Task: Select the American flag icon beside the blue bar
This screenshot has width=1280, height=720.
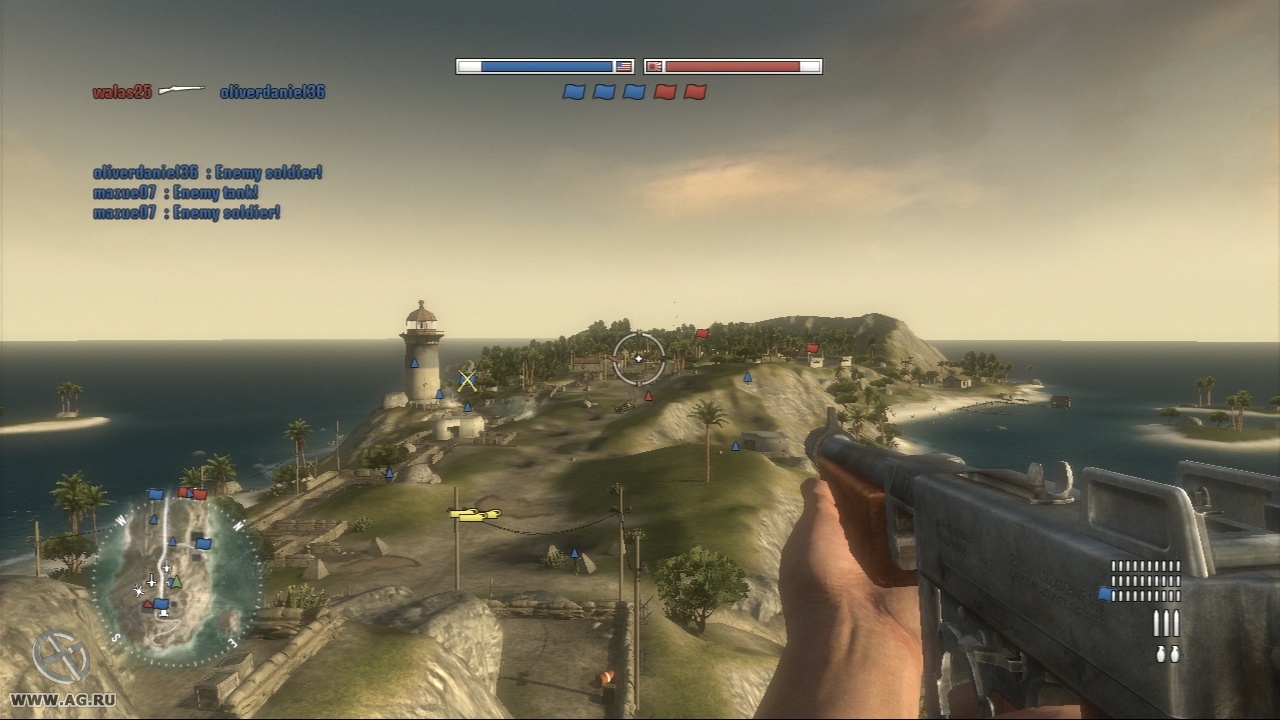Action: coord(624,67)
